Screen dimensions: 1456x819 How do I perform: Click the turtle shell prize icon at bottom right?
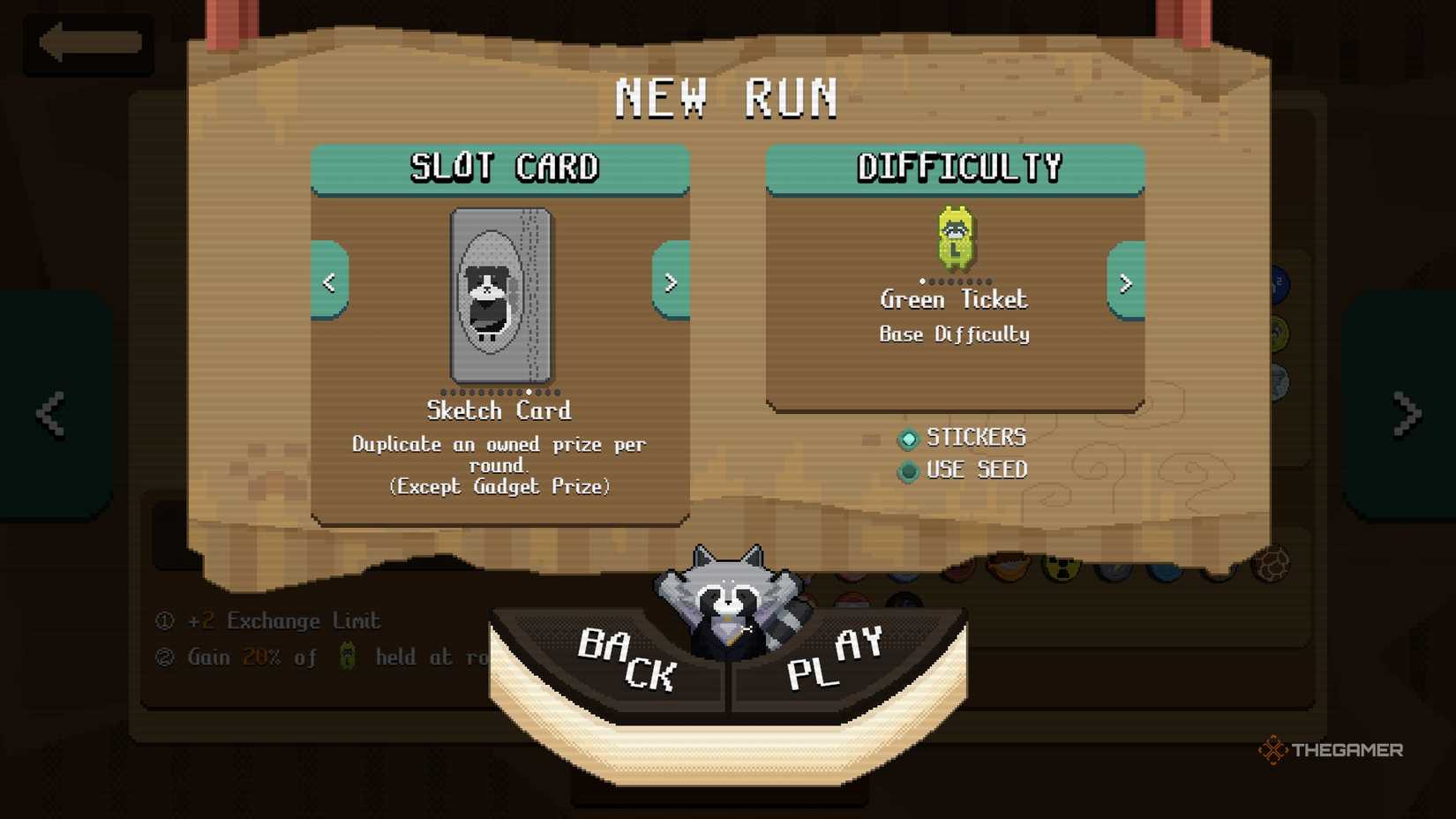tap(1271, 565)
